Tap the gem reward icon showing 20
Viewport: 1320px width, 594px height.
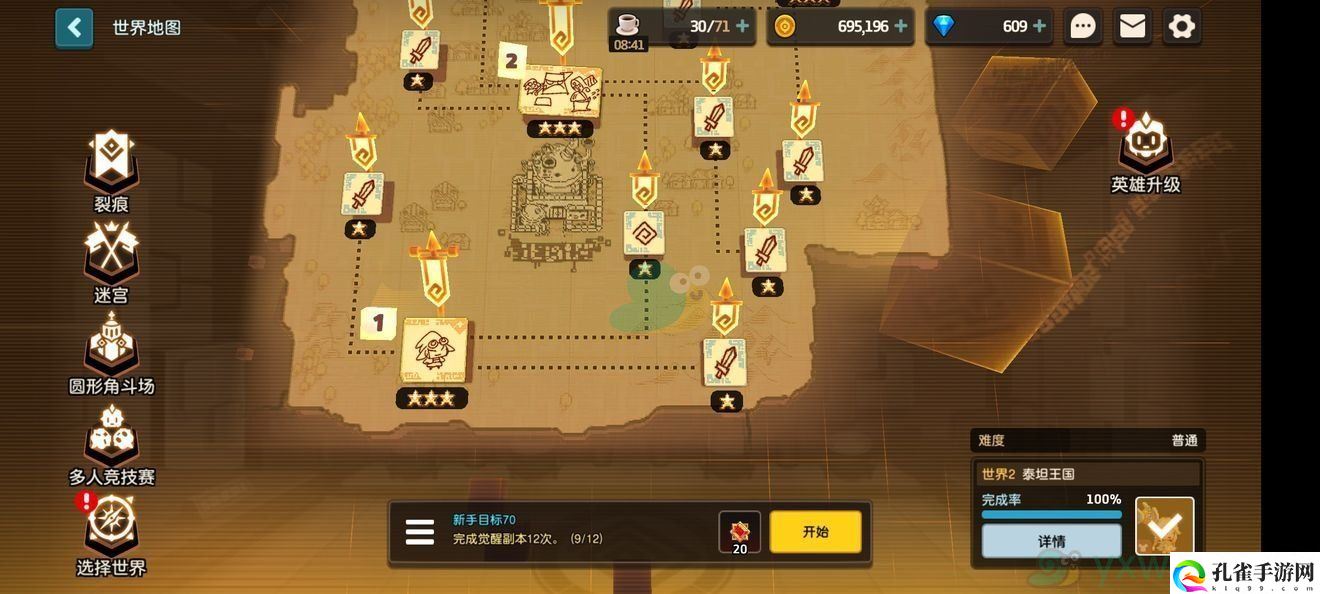point(740,532)
